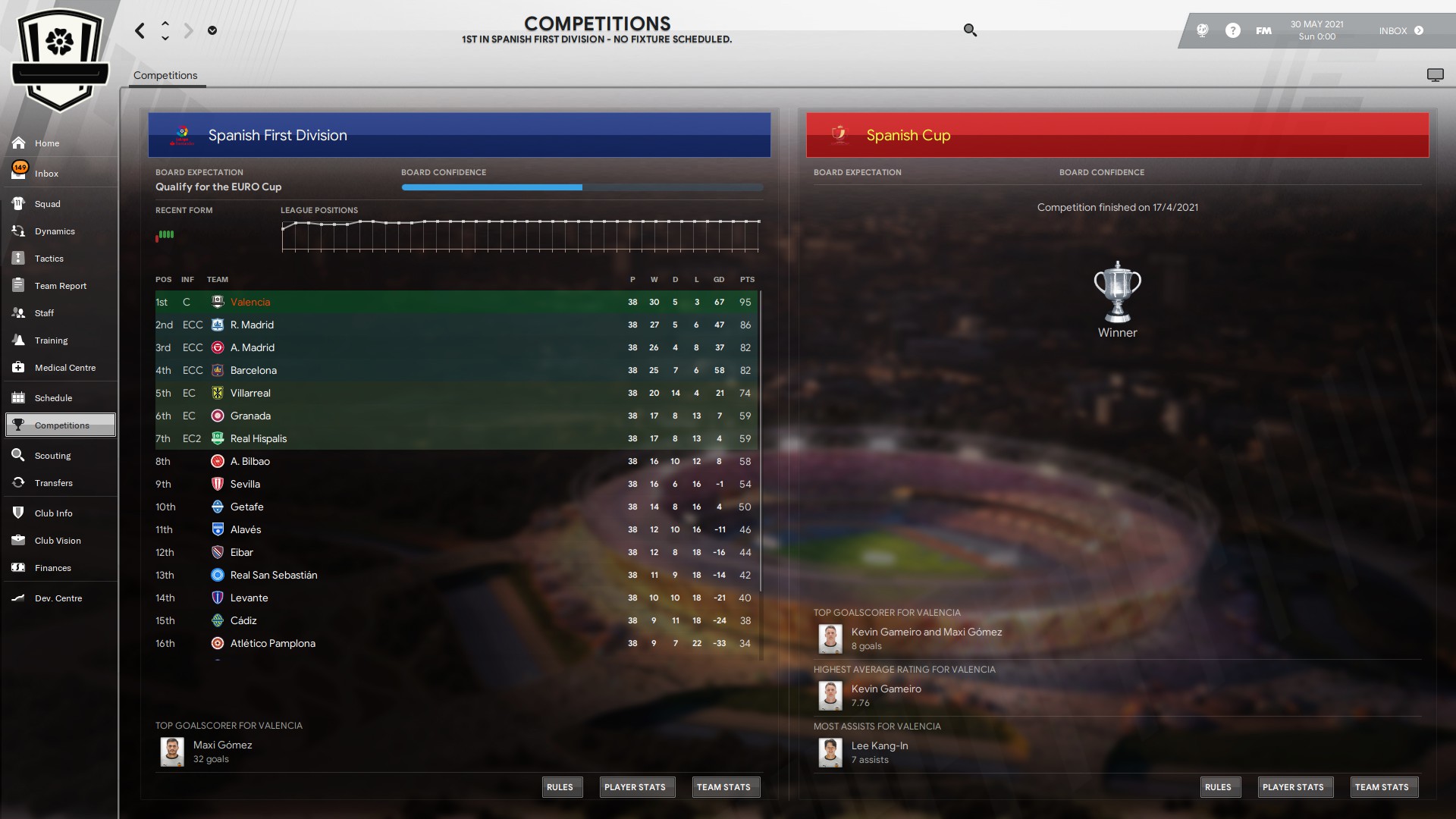Select Villarreal in the league table
This screenshot has width=1456, height=819.
[250, 393]
